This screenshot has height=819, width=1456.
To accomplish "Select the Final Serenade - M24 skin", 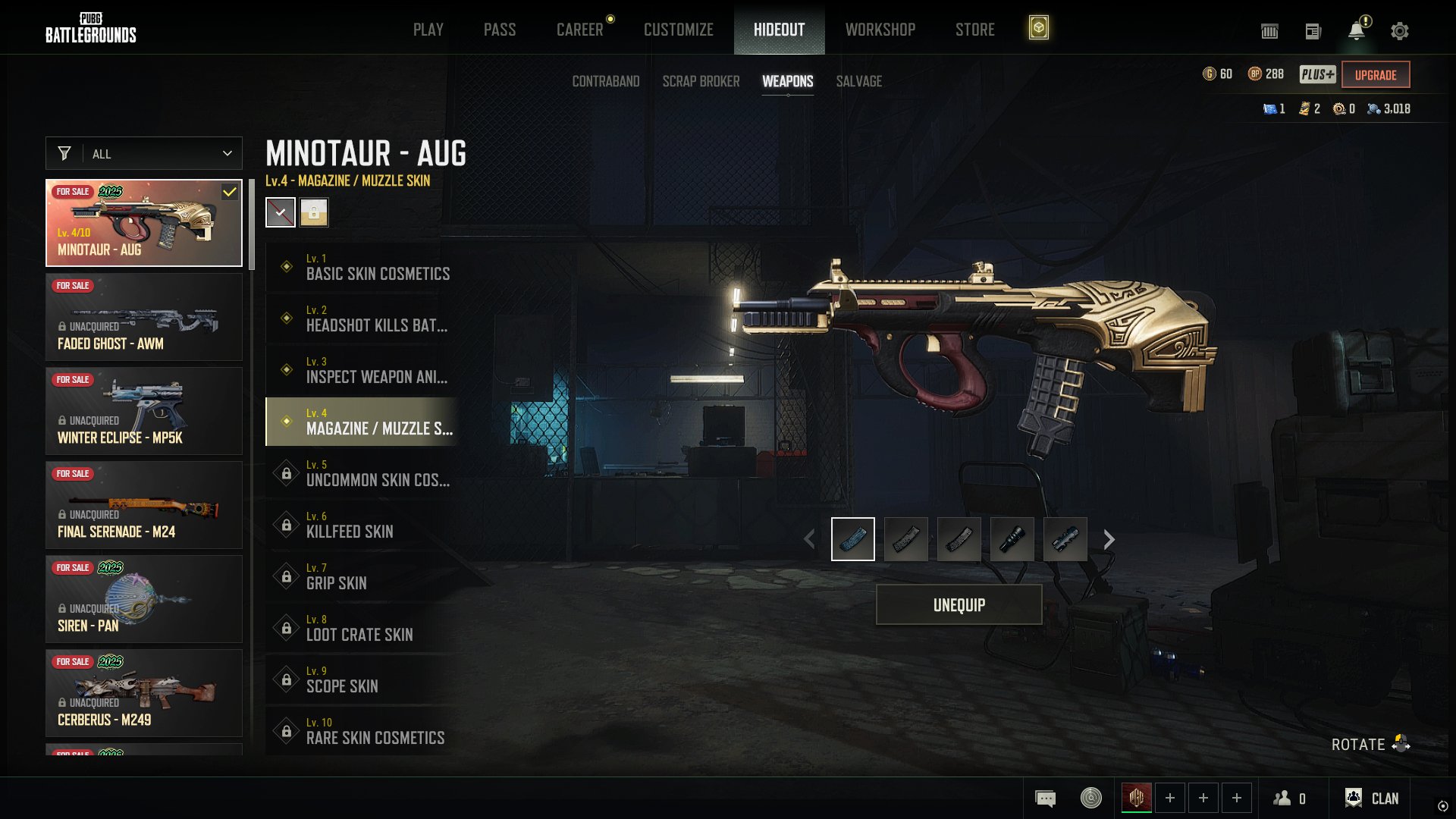I will (x=144, y=505).
